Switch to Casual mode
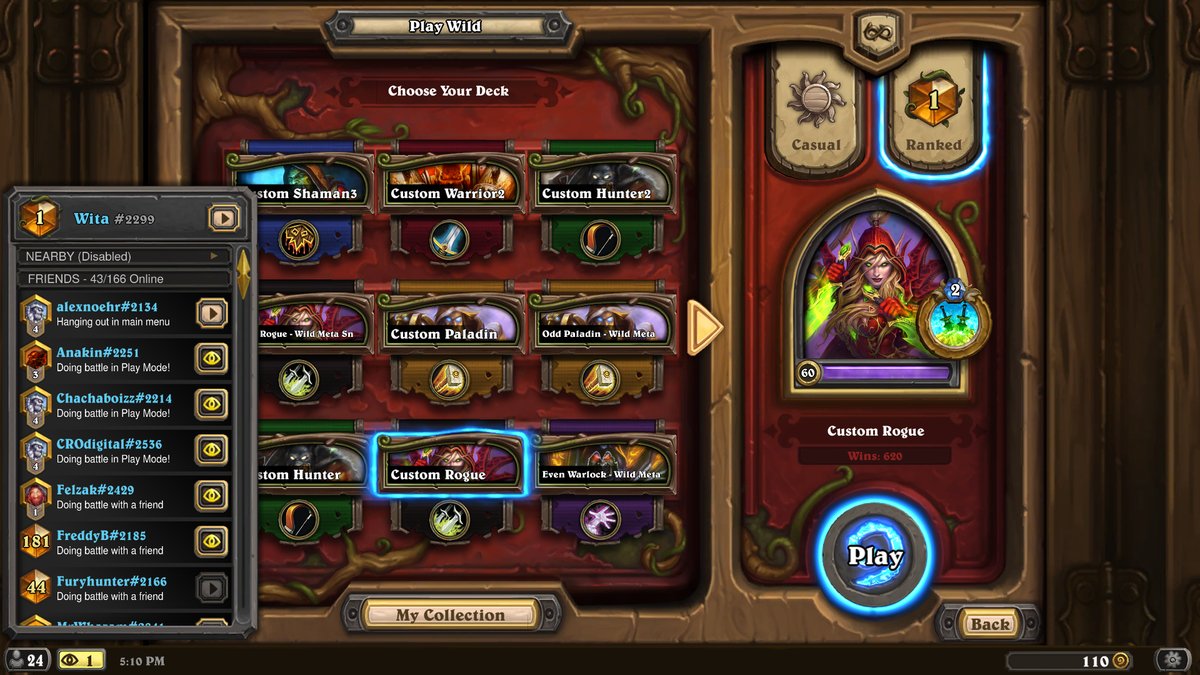Screen dimensions: 1200x675 click(x=815, y=112)
